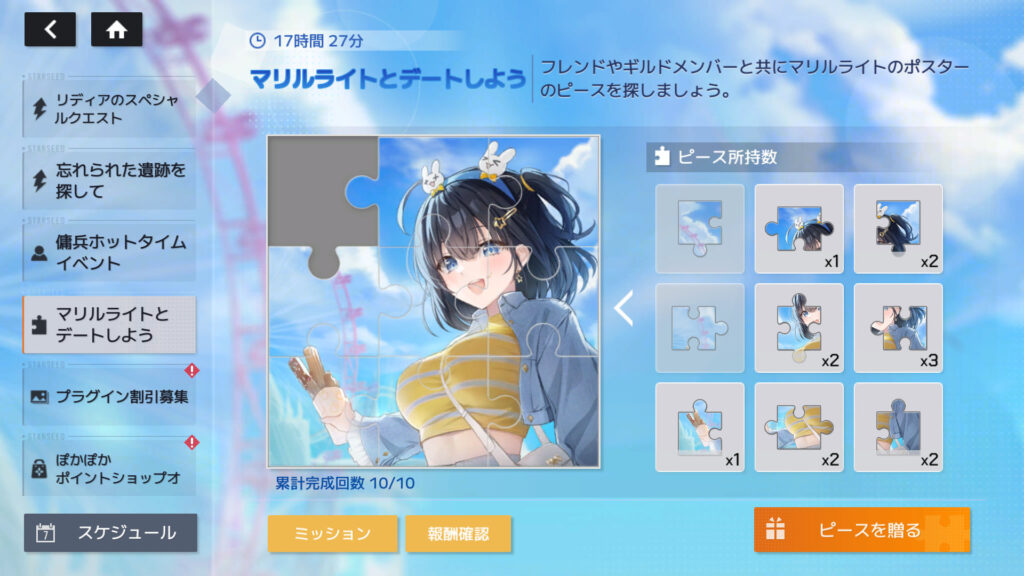
Task: Open リディアのスペシャルクエスト event
Action: tap(109, 108)
